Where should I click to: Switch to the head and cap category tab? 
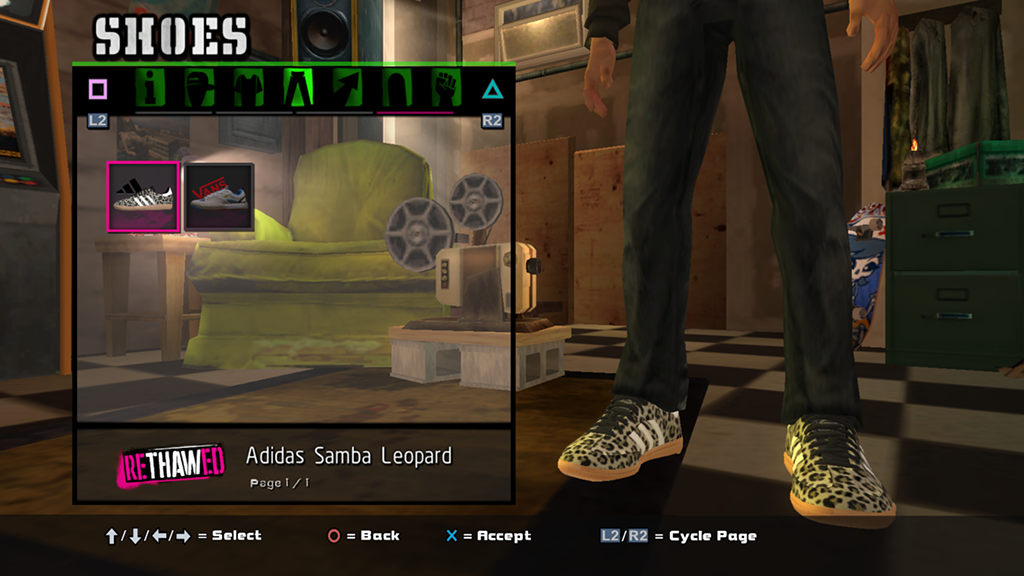200,89
